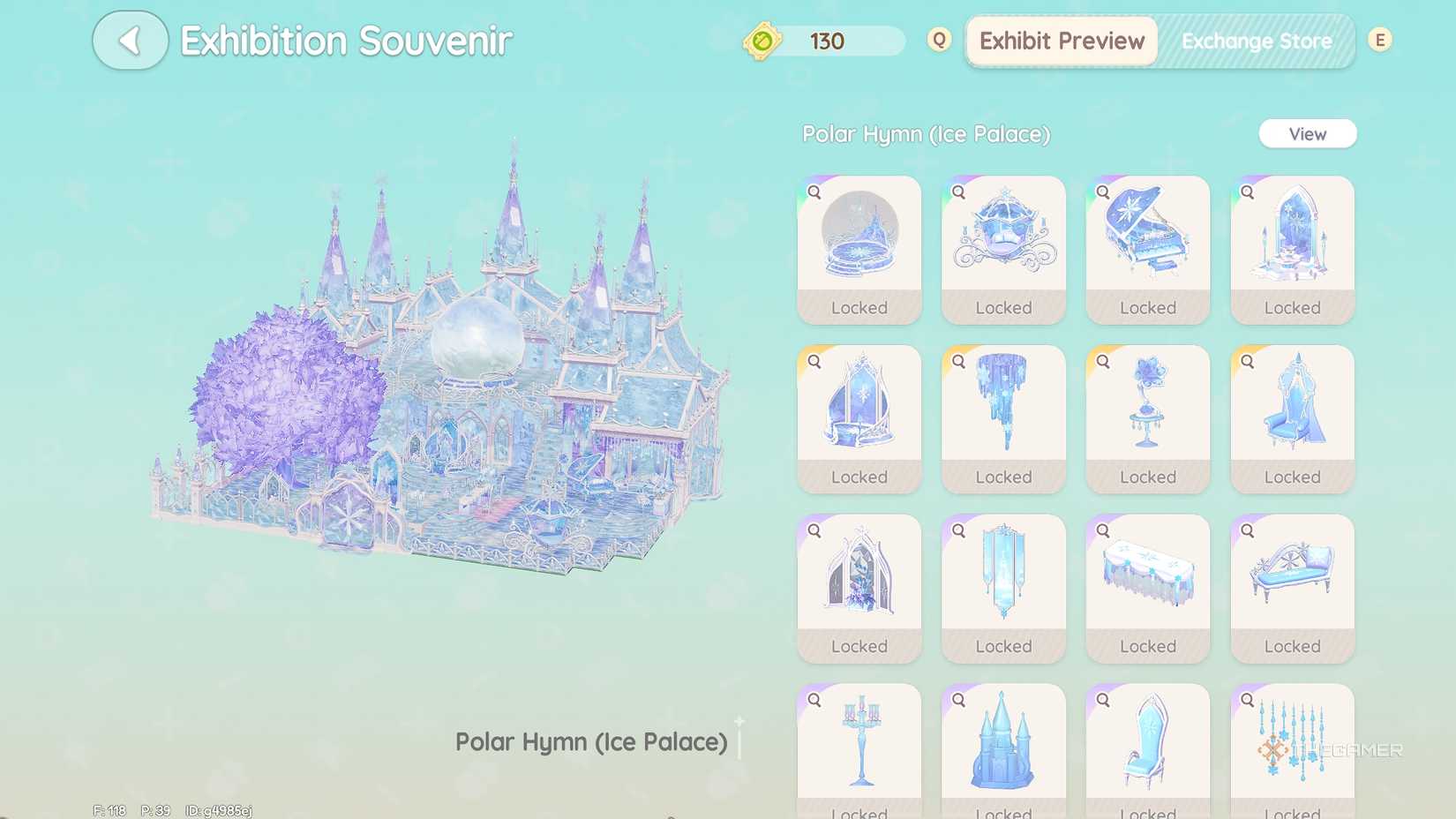Screen dimensions: 1456x819
Task: Select the Exhibit Preview tab
Action: (x=1060, y=41)
